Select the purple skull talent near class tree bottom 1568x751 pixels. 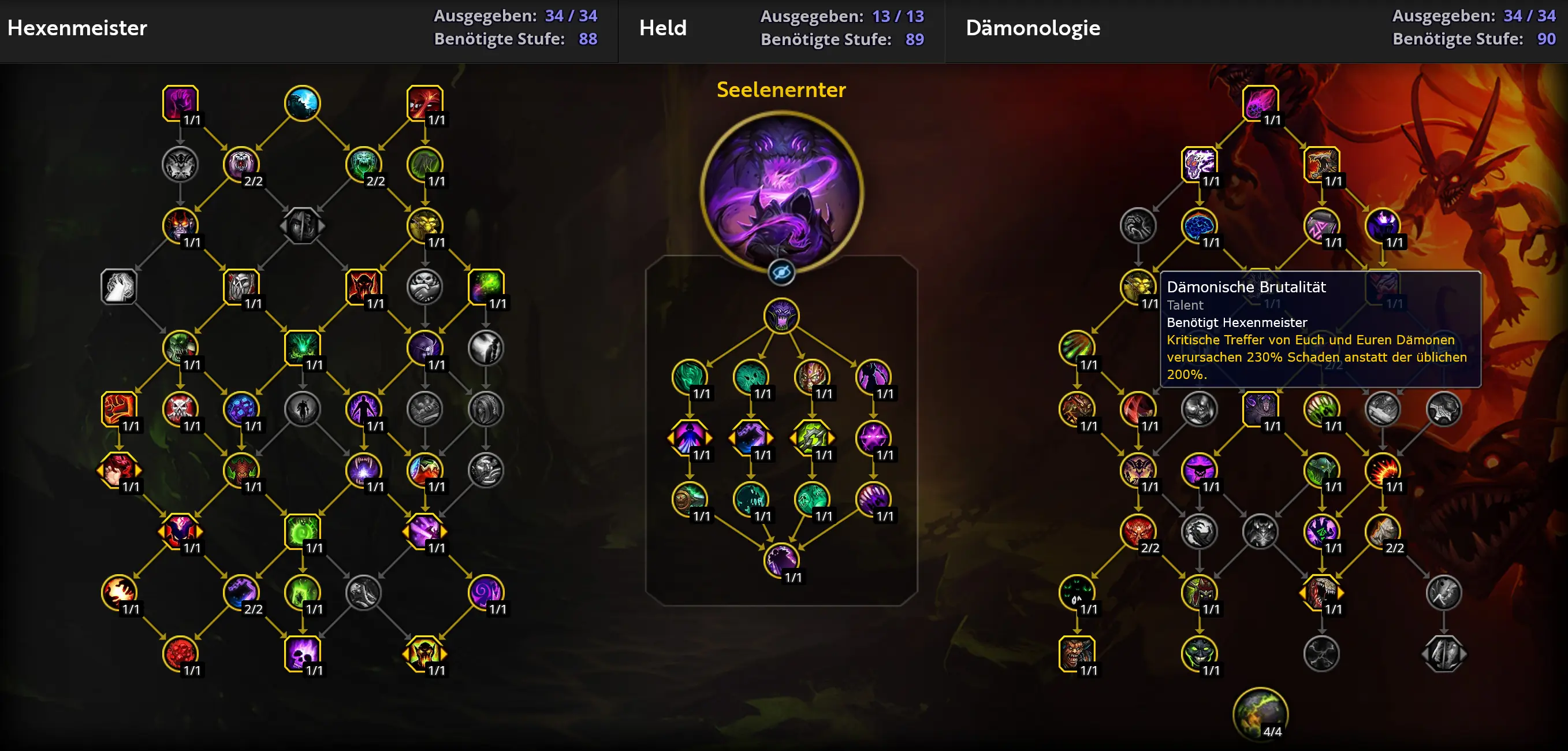coord(303,653)
